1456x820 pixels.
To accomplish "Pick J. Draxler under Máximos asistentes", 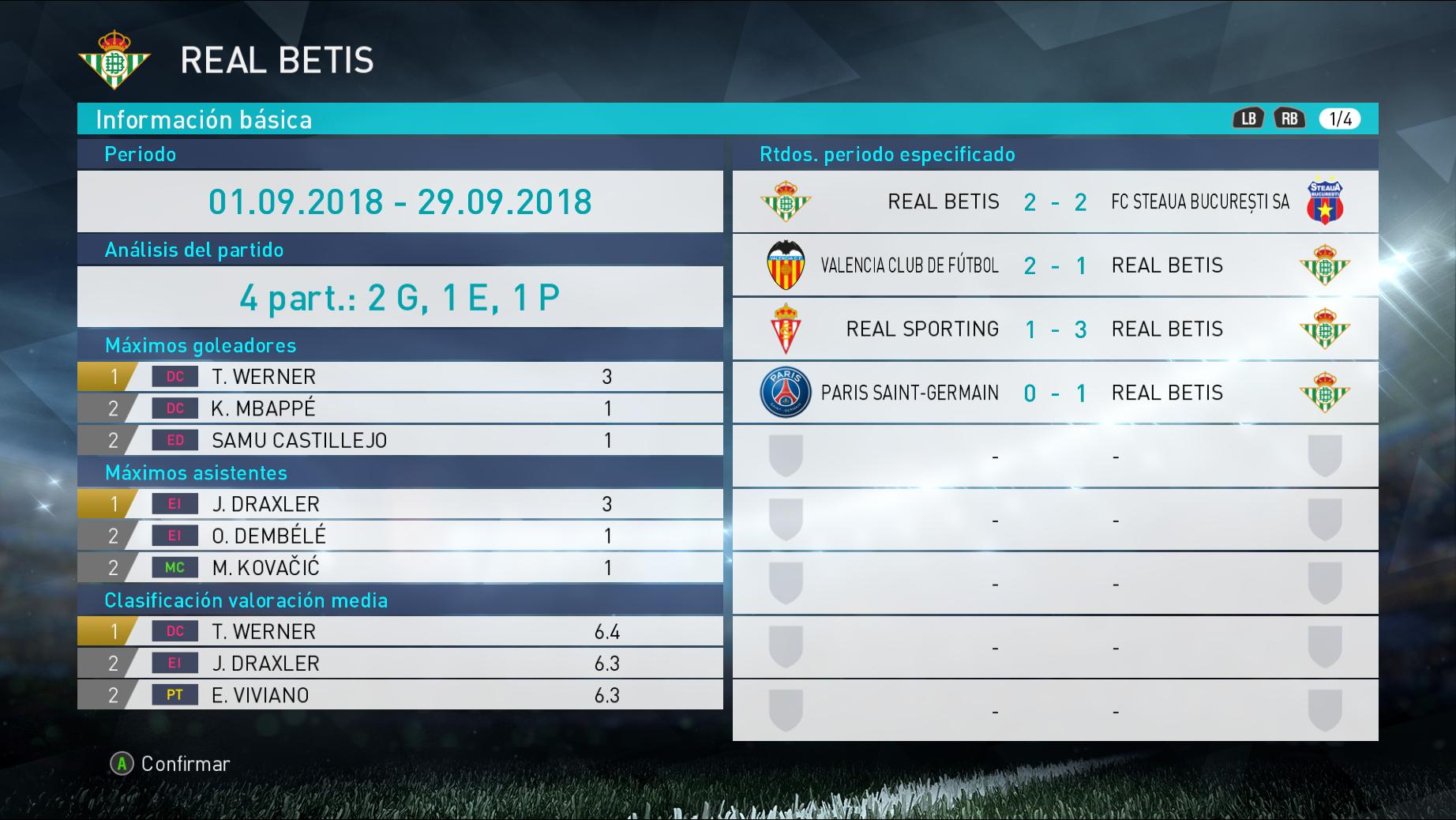I will pos(400,504).
